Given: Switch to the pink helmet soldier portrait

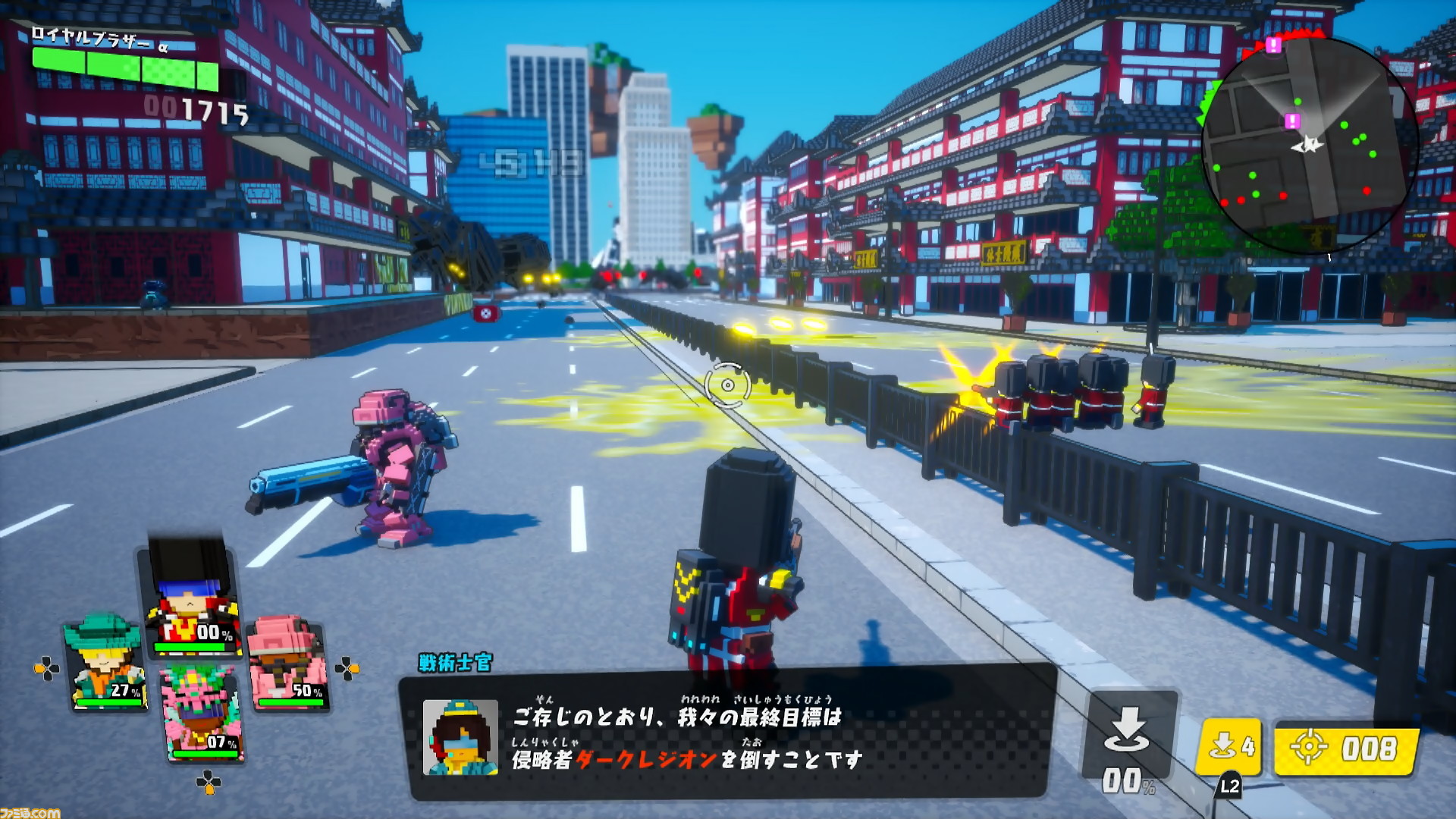Looking at the screenshot, I should [288, 664].
